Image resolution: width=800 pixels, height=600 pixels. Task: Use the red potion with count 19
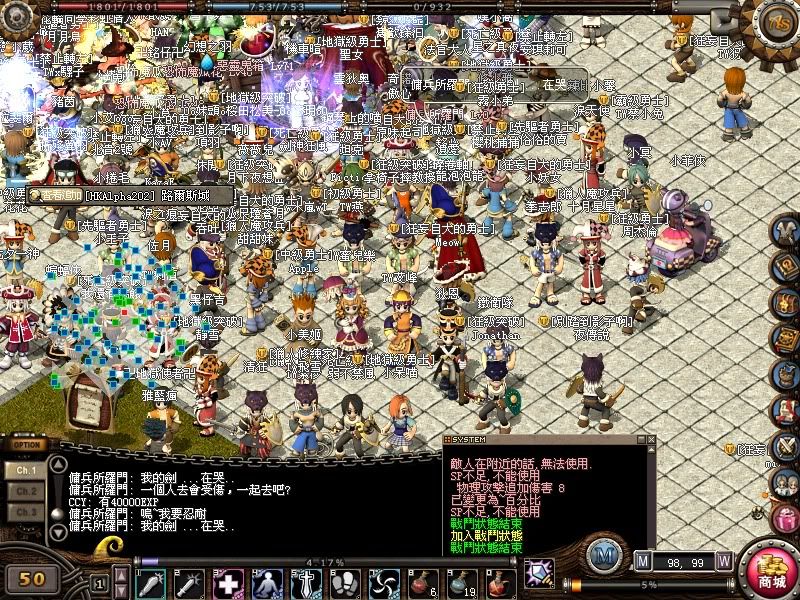click(x=461, y=582)
